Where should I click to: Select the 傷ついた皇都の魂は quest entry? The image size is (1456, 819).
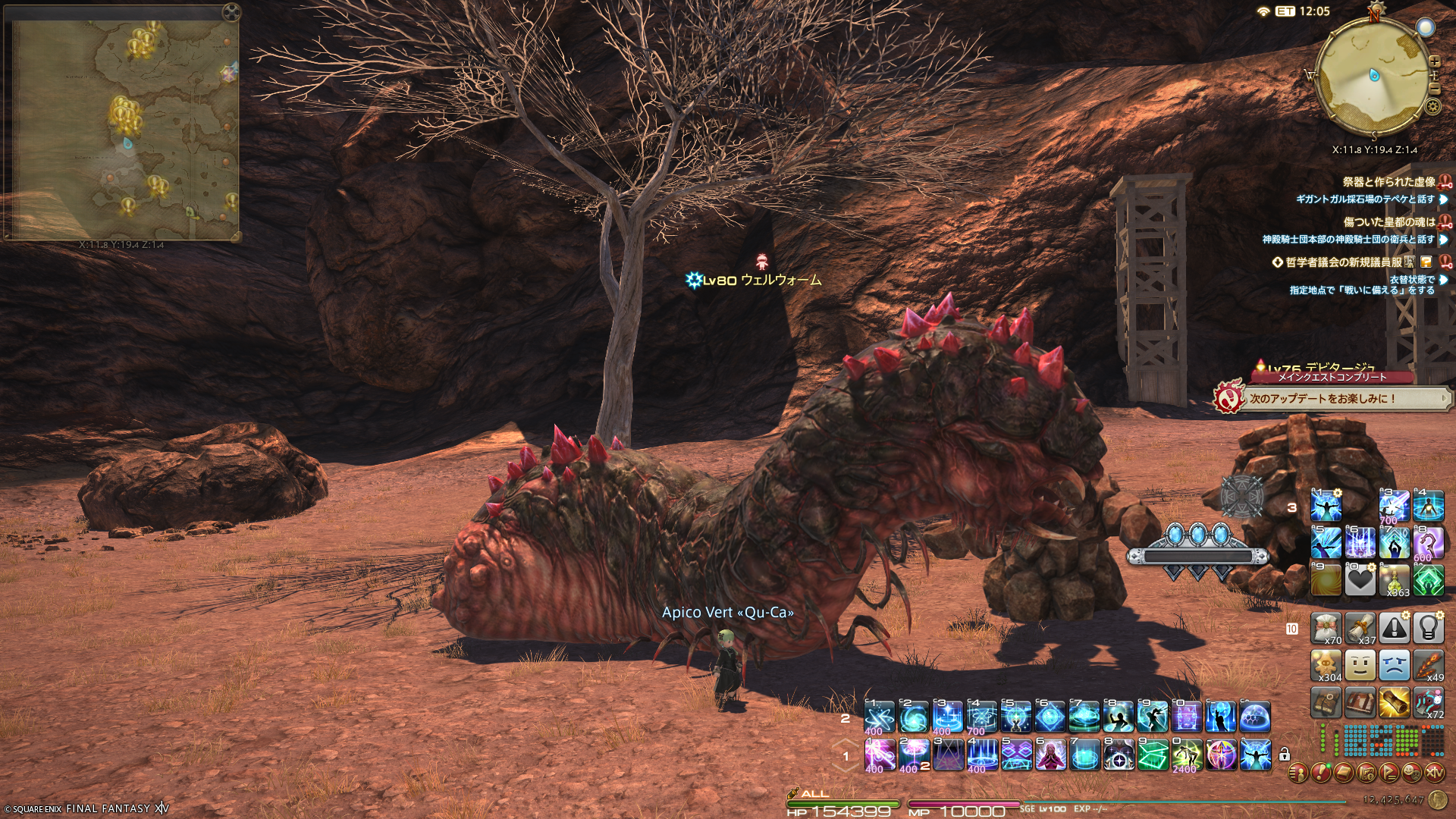[1389, 222]
